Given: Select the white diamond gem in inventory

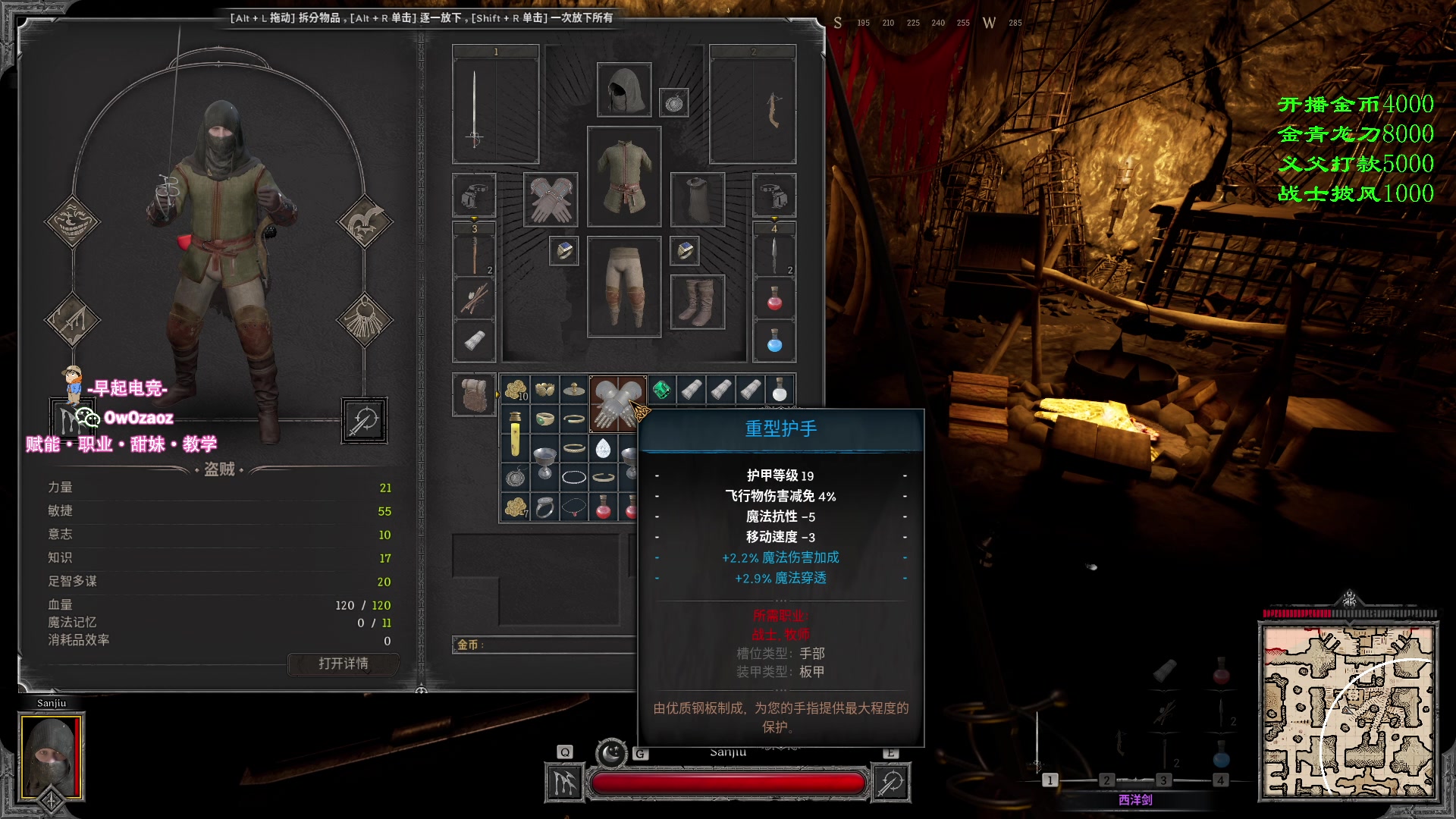Looking at the screenshot, I should (x=603, y=448).
